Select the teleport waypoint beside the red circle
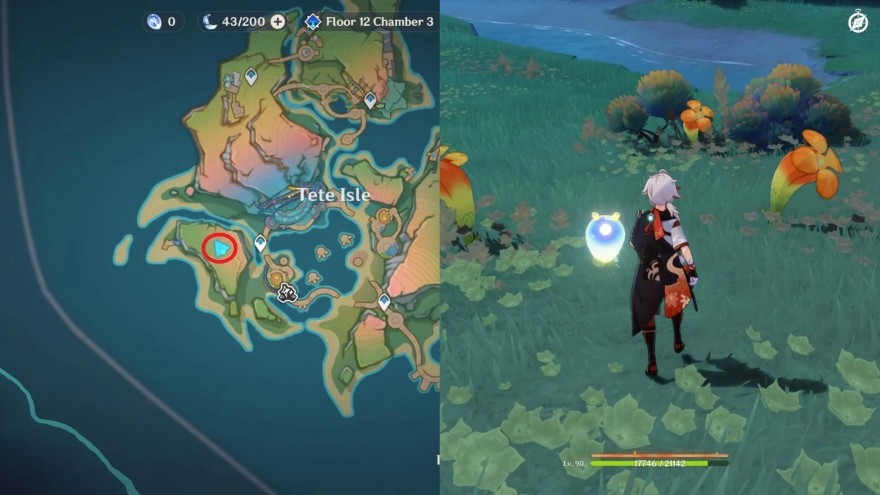This screenshot has height=495, width=880. [260, 243]
